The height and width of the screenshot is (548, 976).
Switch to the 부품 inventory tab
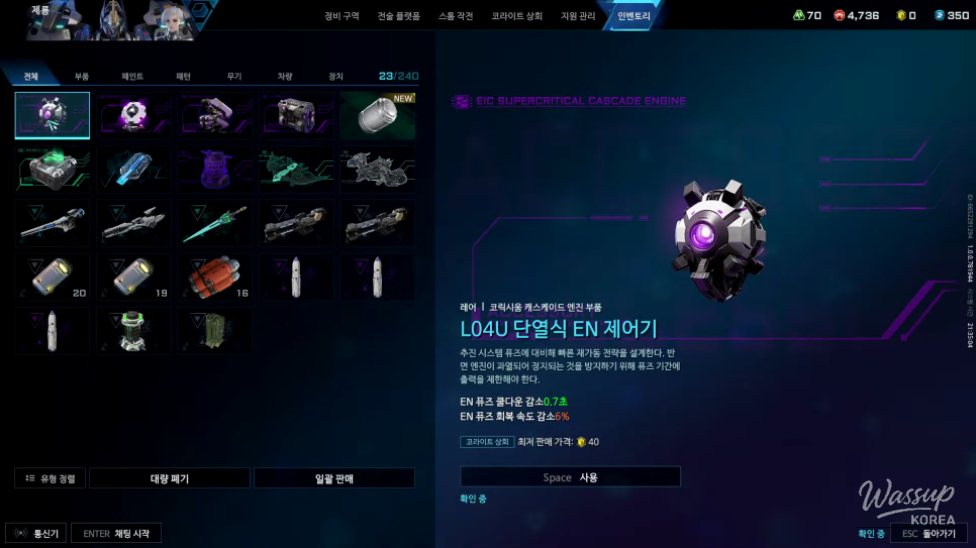82,76
